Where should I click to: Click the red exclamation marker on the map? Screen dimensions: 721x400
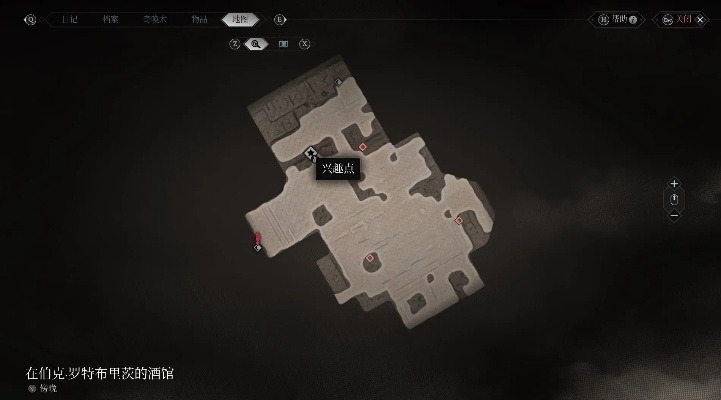pyautogui.click(x=258, y=238)
